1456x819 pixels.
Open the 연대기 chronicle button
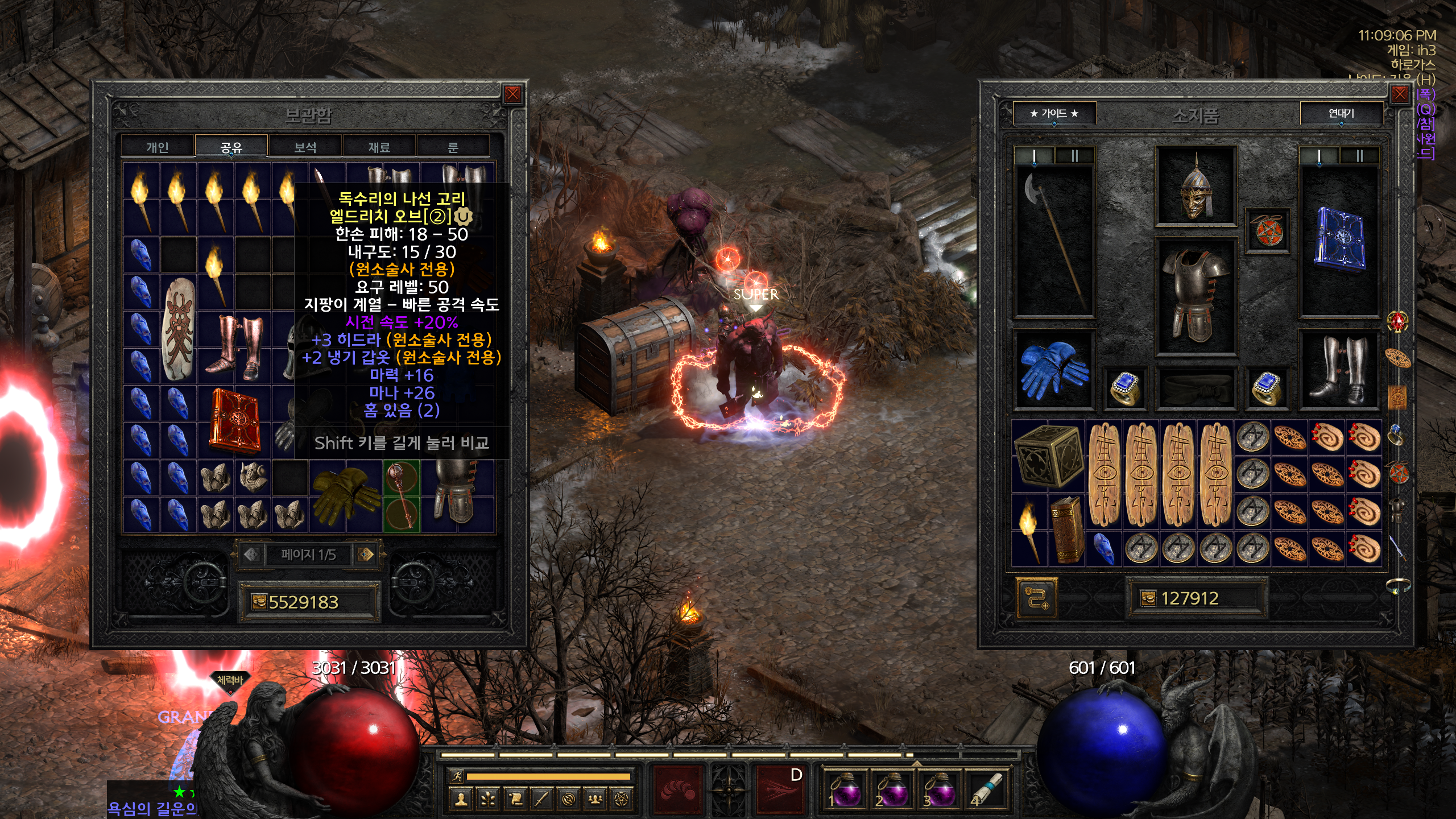1341,113
